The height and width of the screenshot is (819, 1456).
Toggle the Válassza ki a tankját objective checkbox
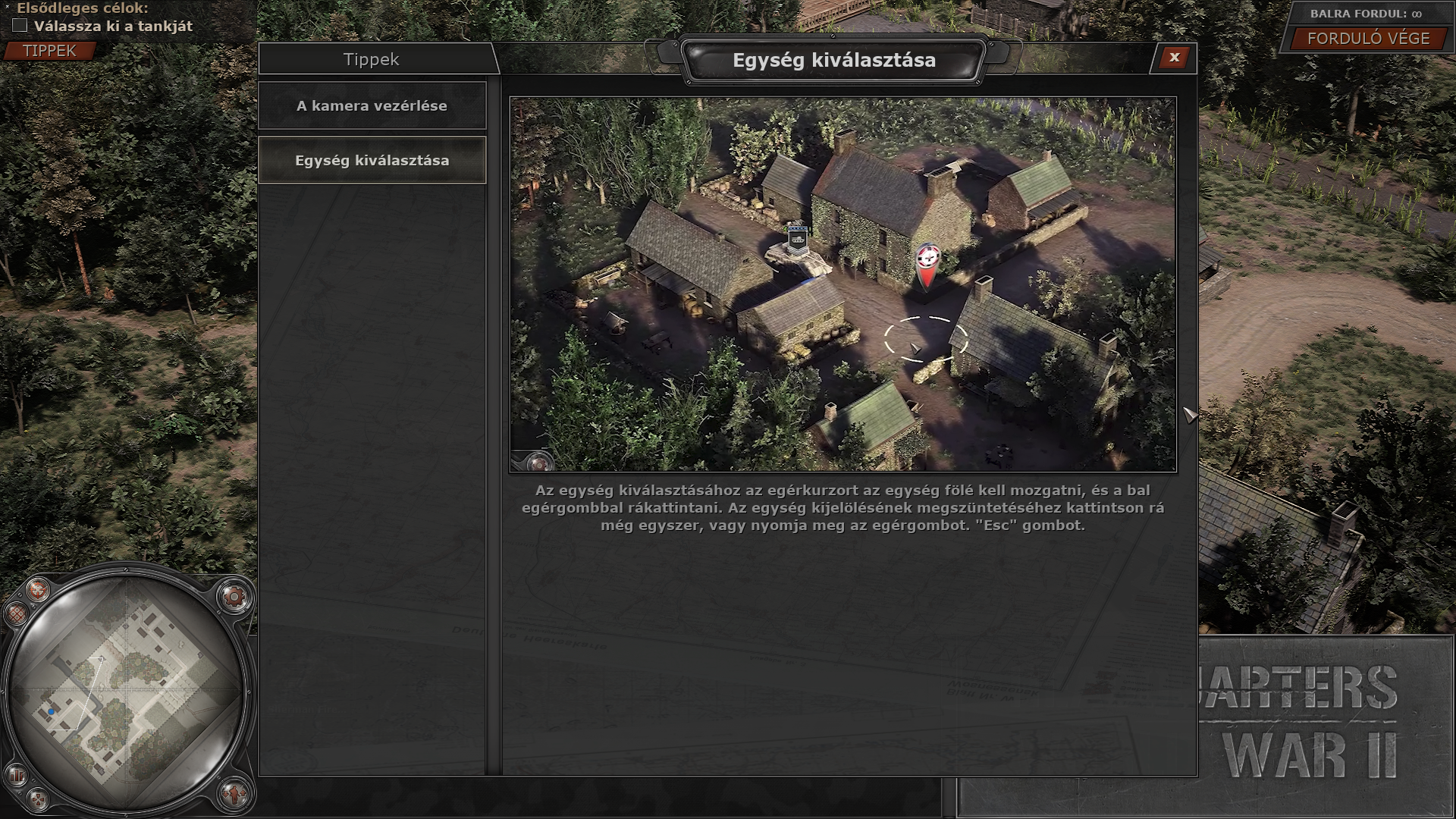point(20,26)
